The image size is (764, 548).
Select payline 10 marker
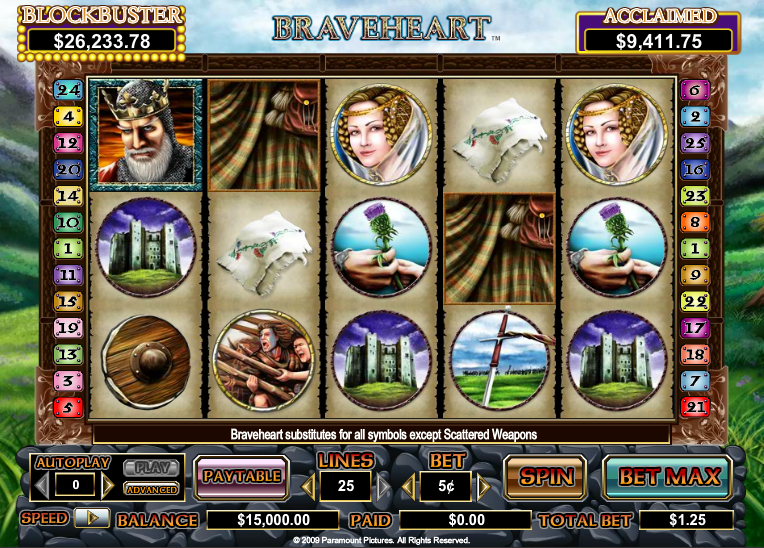tap(68, 222)
